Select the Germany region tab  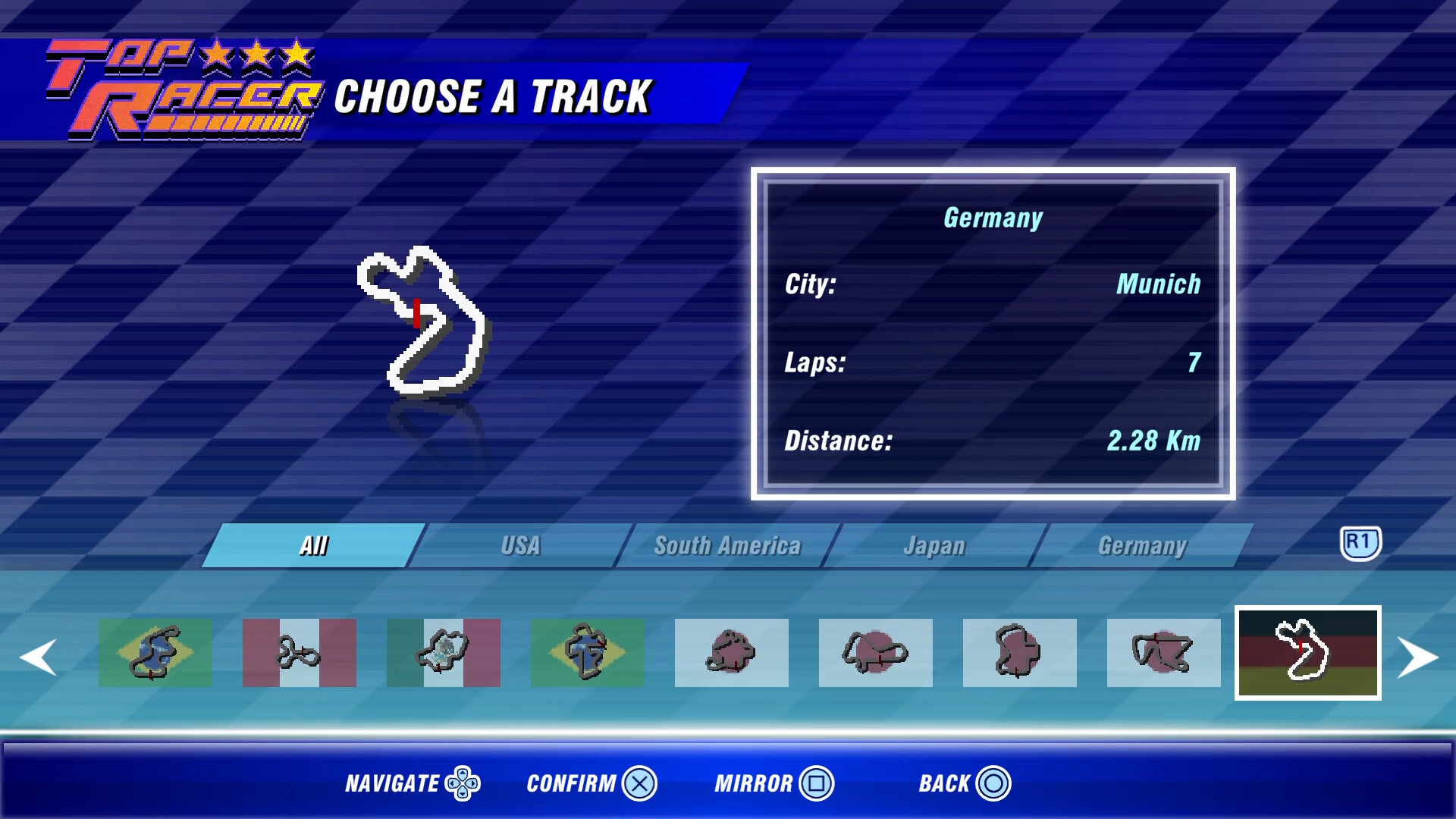coord(1144,544)
